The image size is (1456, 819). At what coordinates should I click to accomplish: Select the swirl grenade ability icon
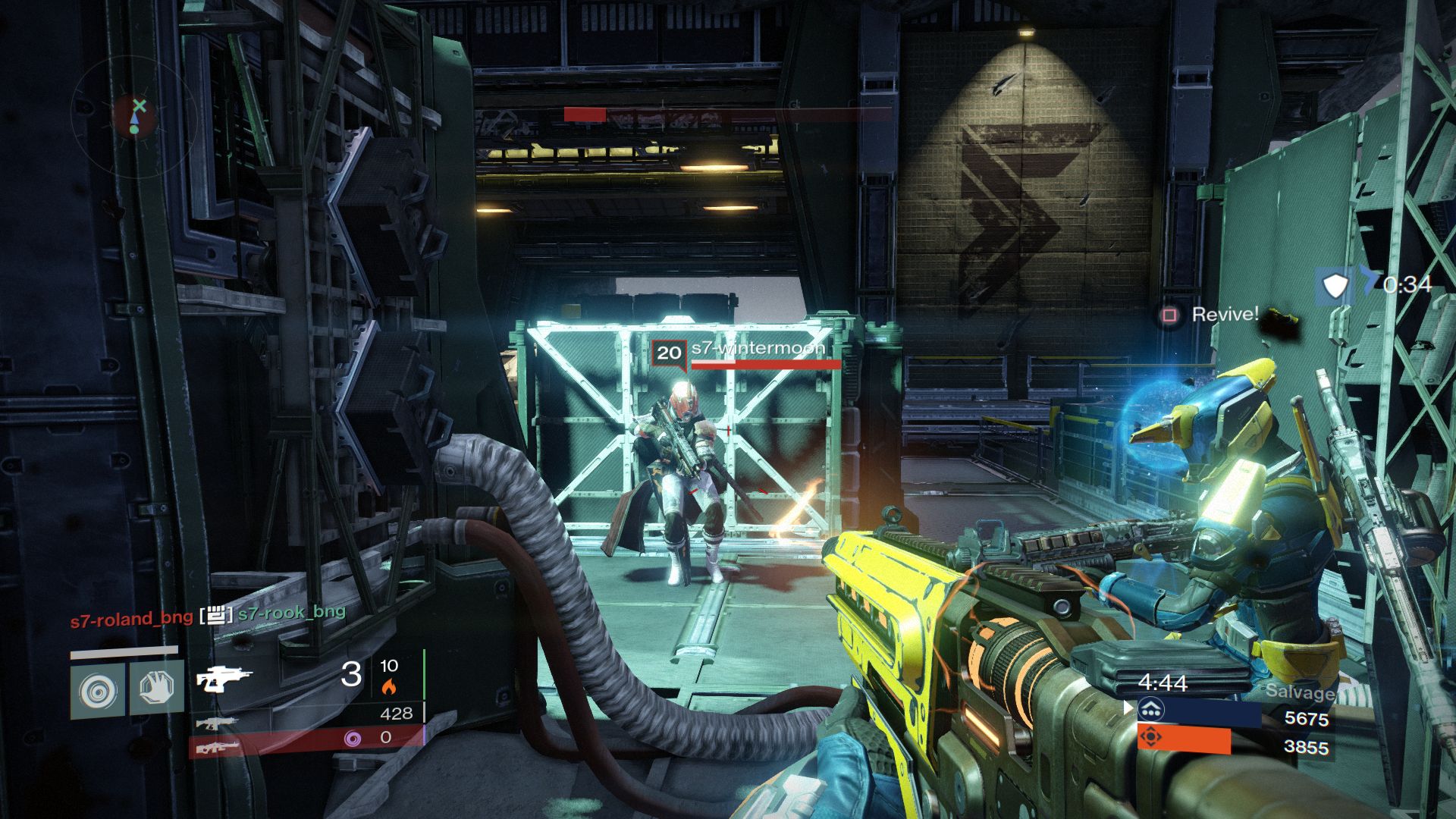[x=99, y=690]
